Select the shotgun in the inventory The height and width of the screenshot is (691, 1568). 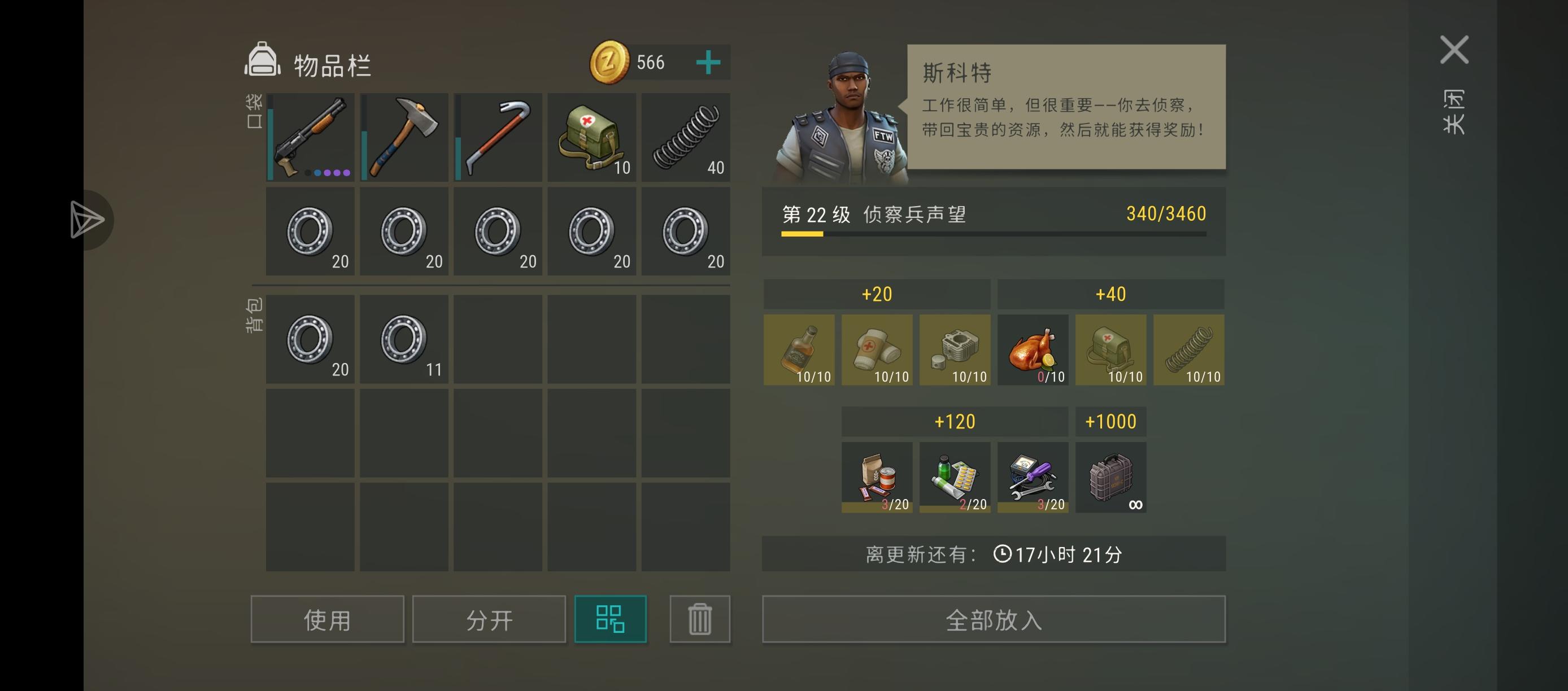tap(311, 137)
